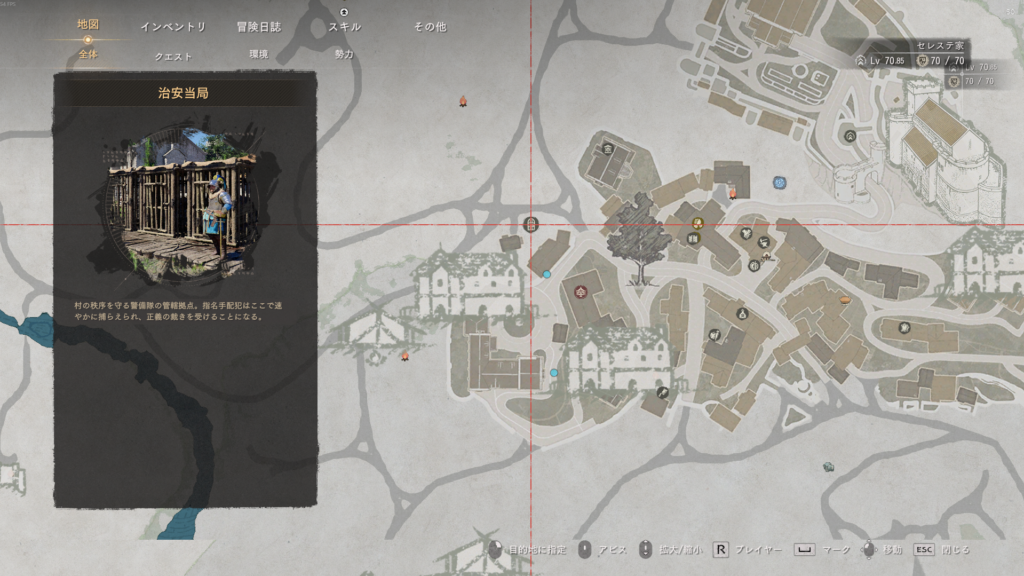Open the インベントリ (Inventory) tab

click(x=173, y=27)
